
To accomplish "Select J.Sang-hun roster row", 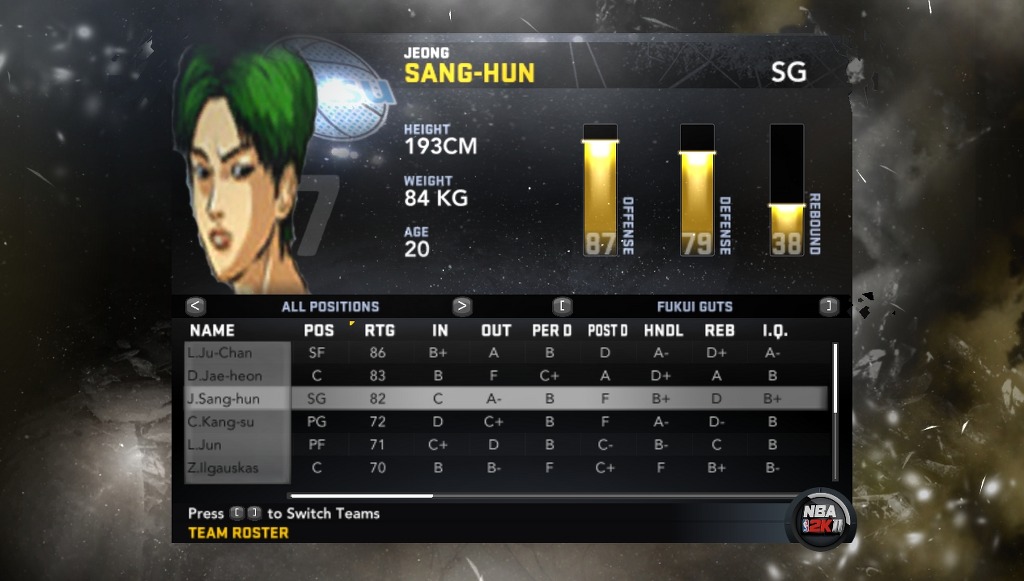I will (238, 399).
